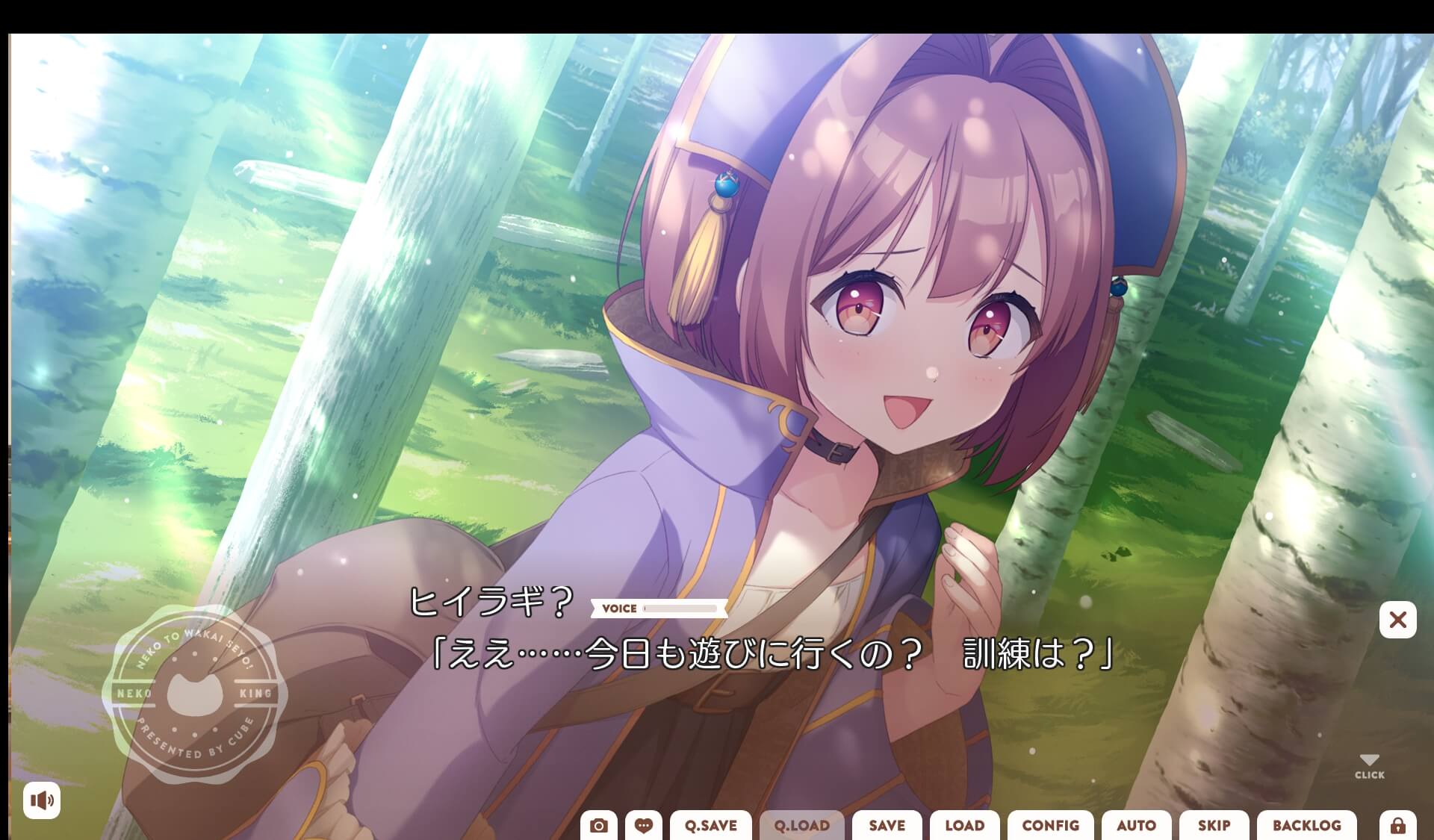1434x840 pixels.
Task: Open the SAVE screen
Action: 887,826
